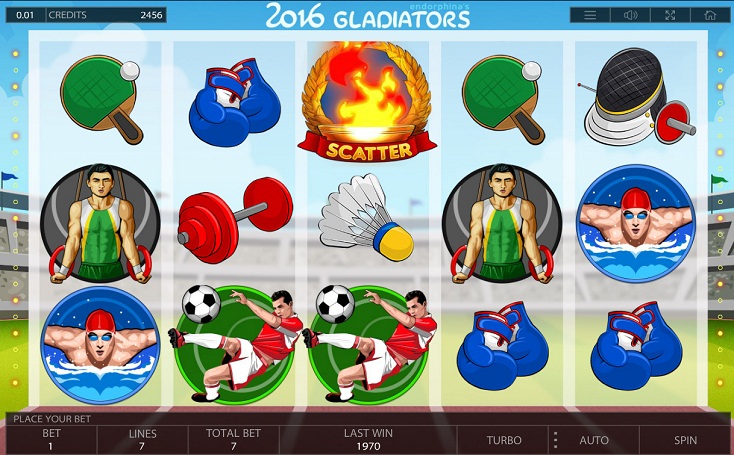Change the Bet amount
734x455 pixels.
point(51,439)
